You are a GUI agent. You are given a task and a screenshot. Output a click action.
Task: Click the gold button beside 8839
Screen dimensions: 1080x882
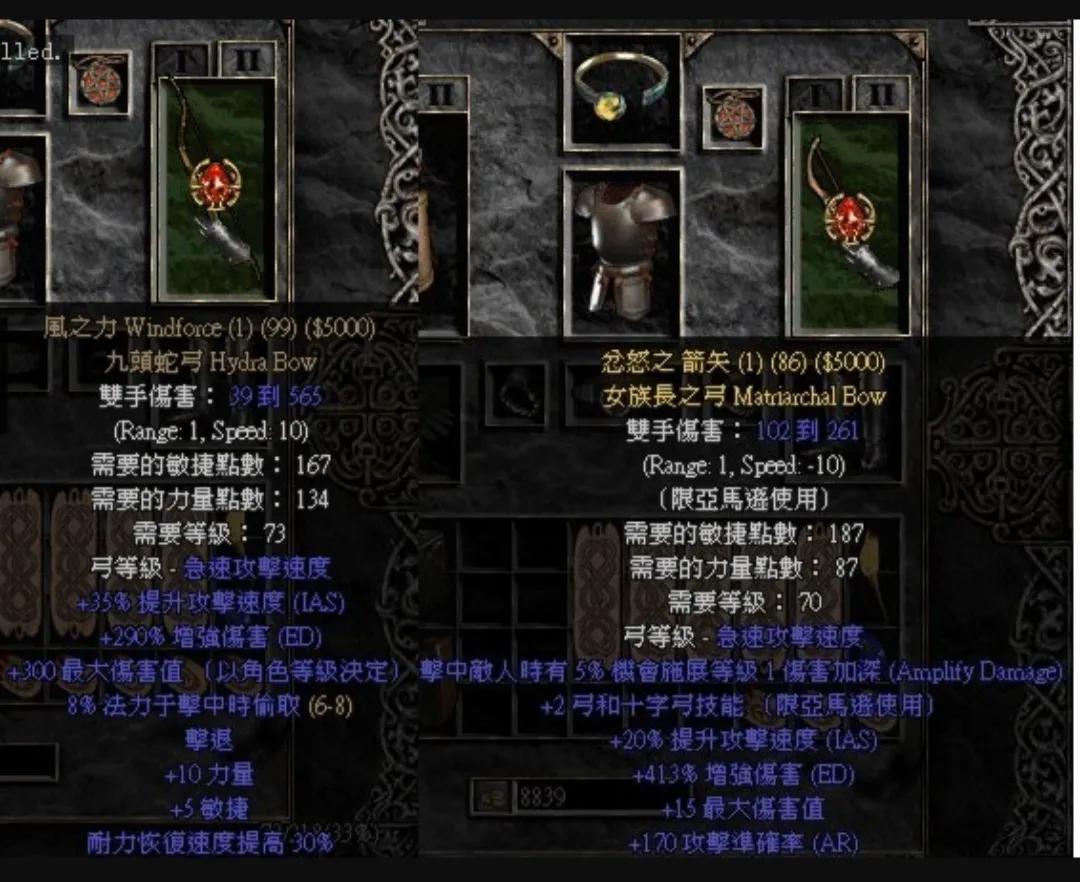point(491,797)
